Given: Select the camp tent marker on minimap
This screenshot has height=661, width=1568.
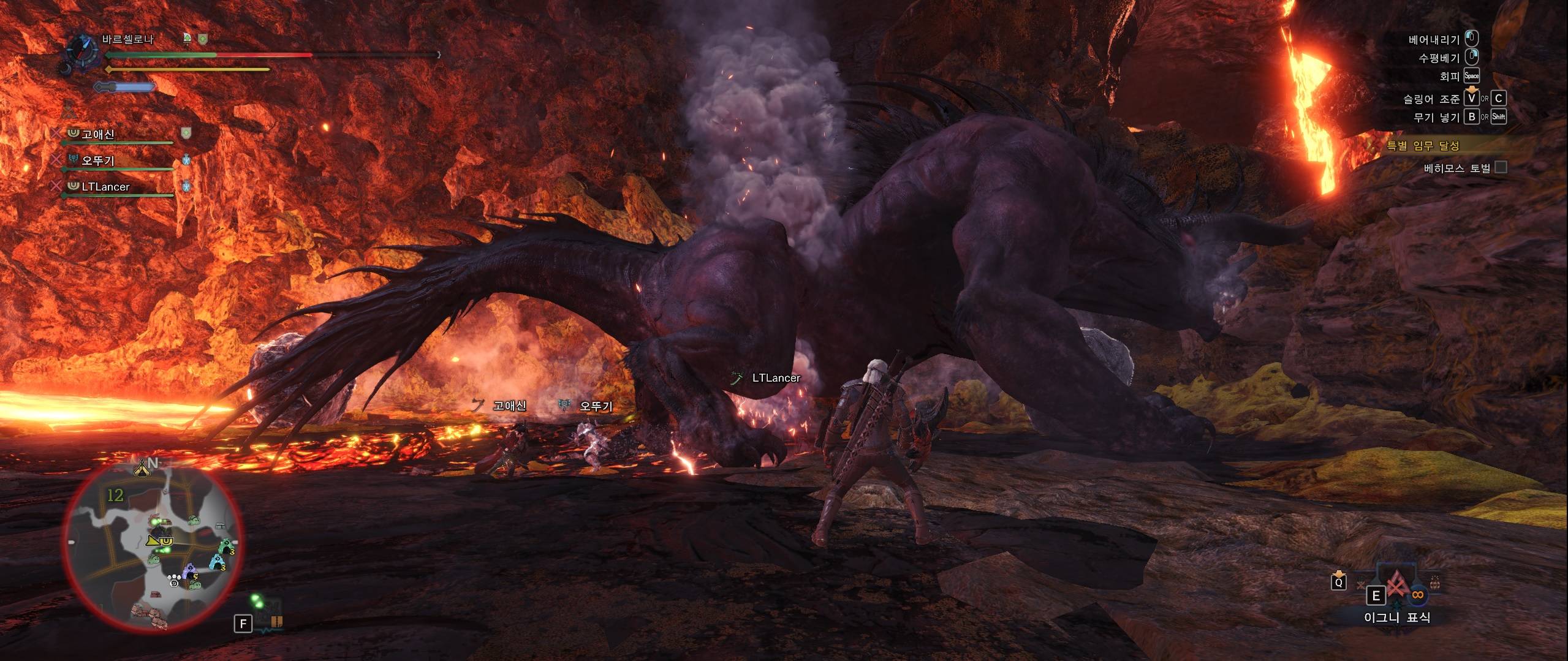Looking at the screenshot, I should click(143, 469).
